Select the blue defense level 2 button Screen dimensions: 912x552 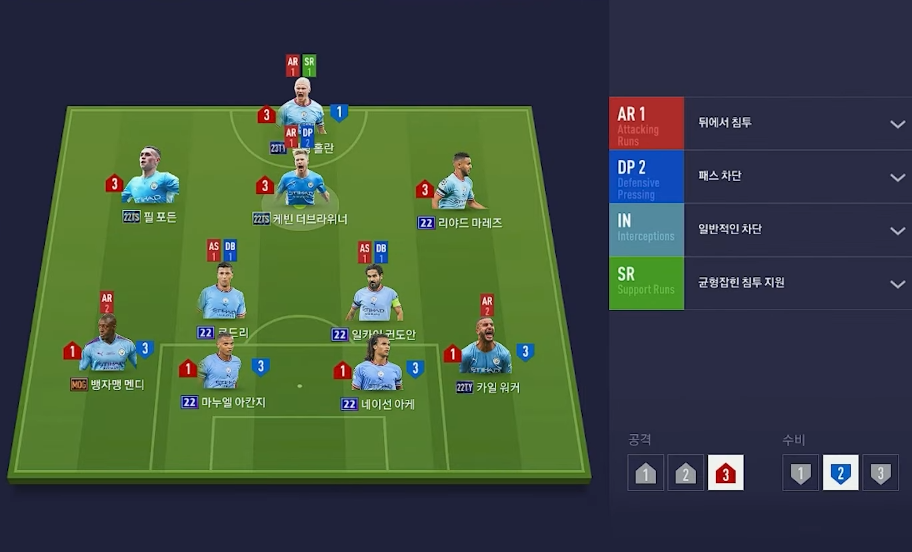coord(840,473)
